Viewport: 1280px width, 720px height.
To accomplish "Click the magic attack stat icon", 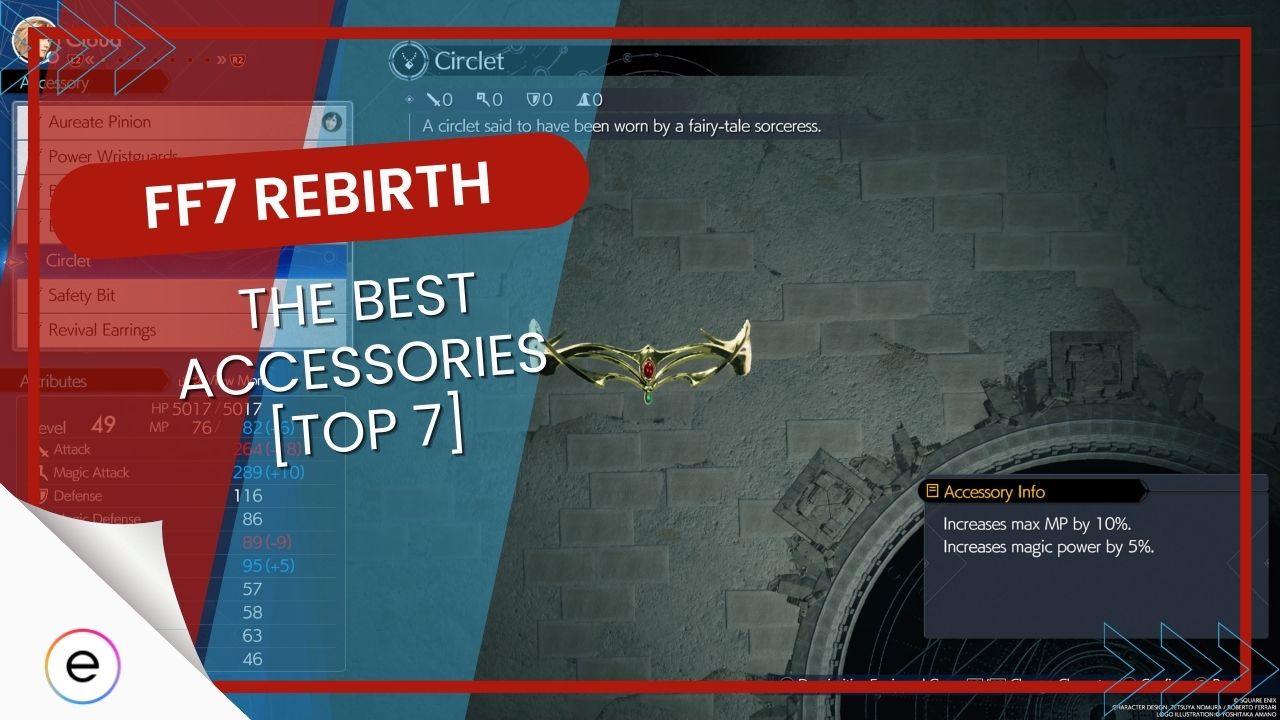I will [485, 100].
